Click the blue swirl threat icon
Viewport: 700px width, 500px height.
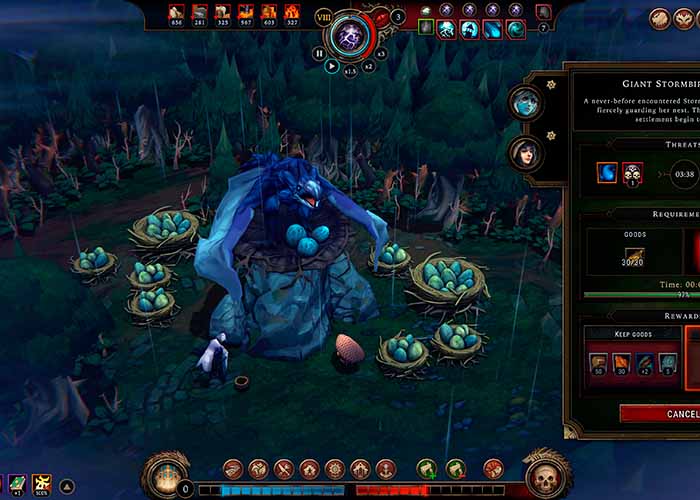coord(607,173)
